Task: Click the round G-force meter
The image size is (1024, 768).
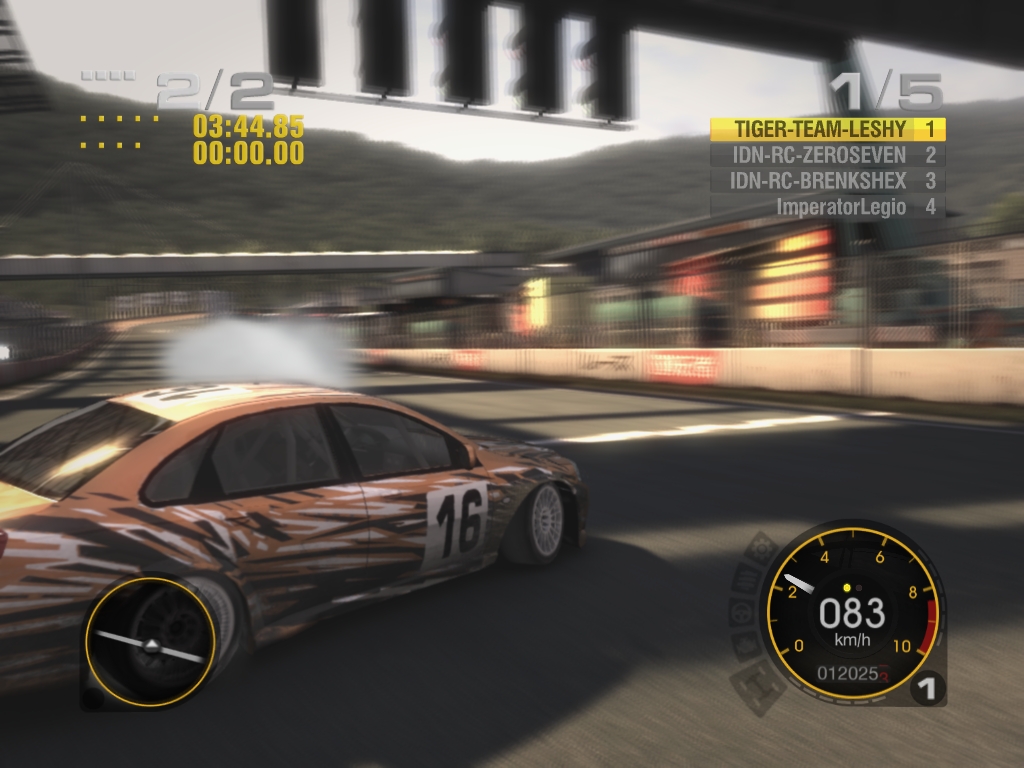Action: [x=150, y=642]
